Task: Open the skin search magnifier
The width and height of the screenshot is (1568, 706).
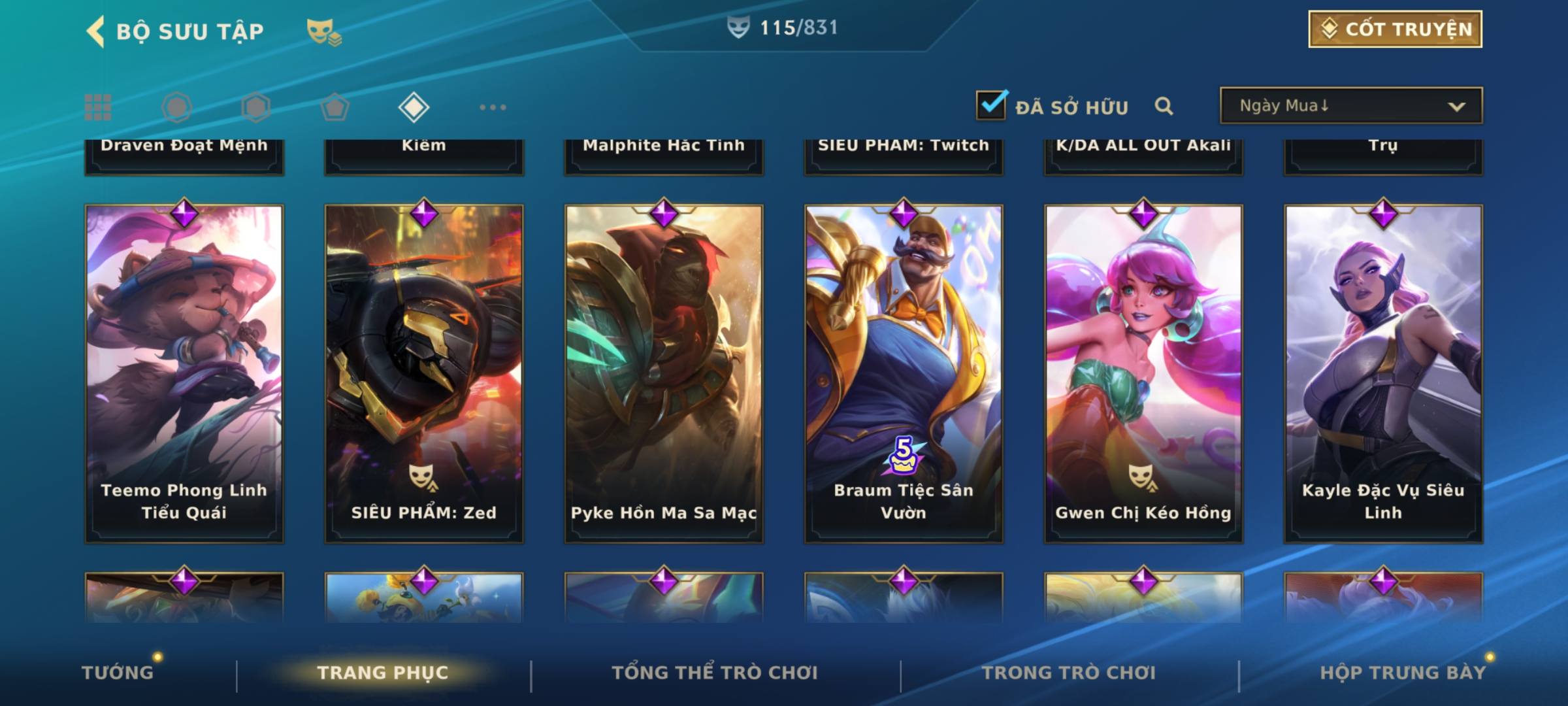Action: click(x=1164, y=106)
